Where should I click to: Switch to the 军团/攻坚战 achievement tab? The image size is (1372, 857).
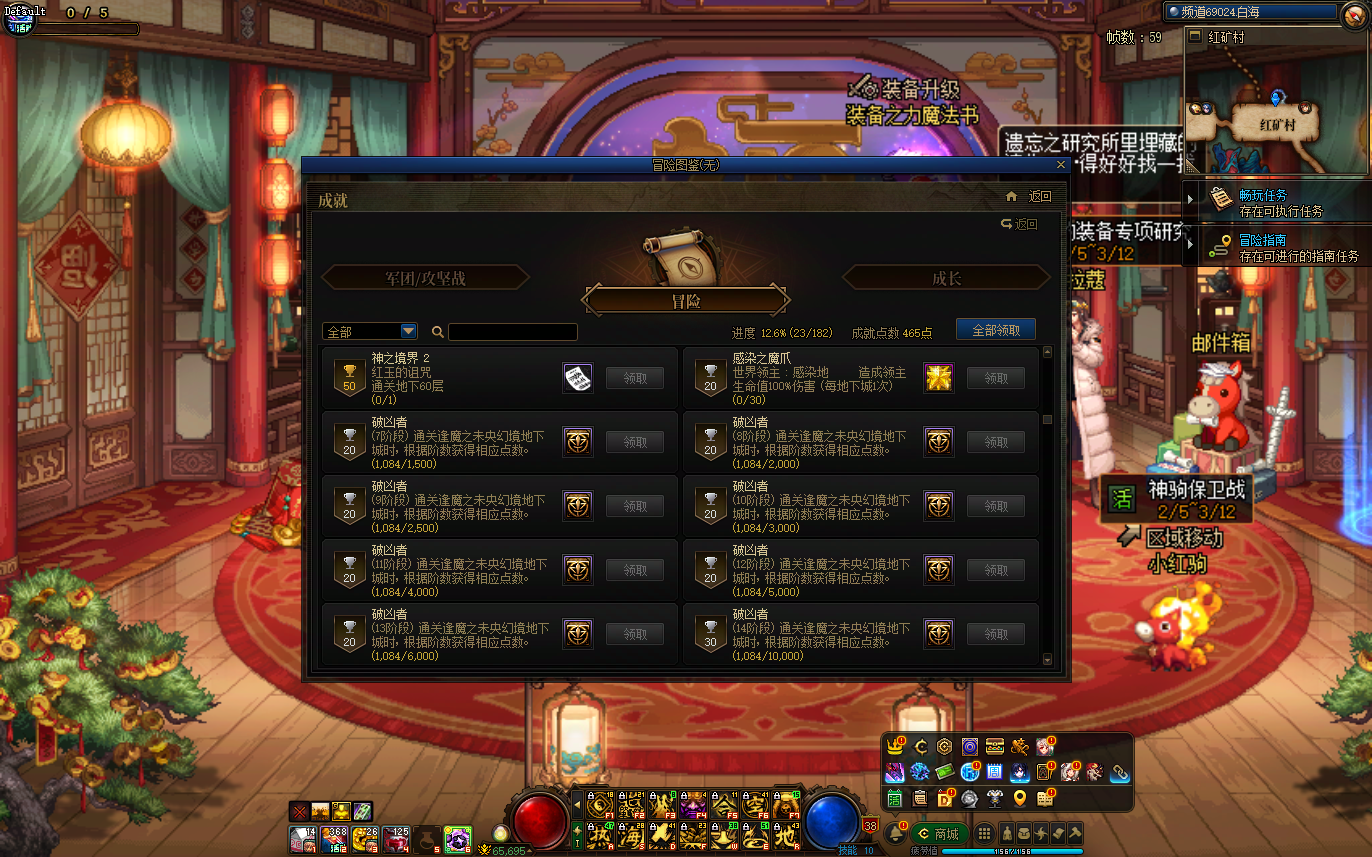pyautogui.click(x=425, y=278)
